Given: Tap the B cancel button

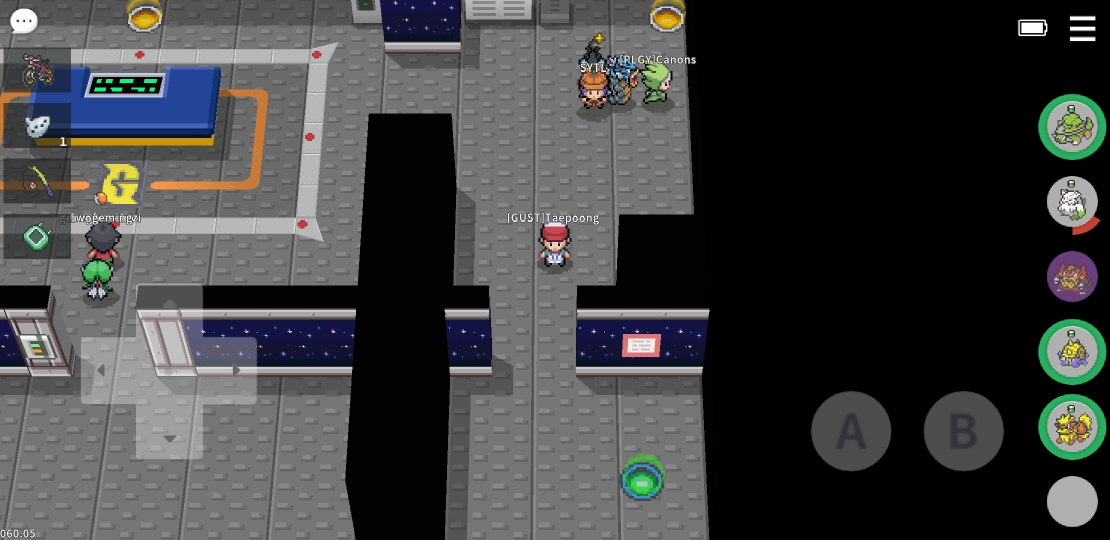Looking at the screenshot, I should (x=963, y=431).
